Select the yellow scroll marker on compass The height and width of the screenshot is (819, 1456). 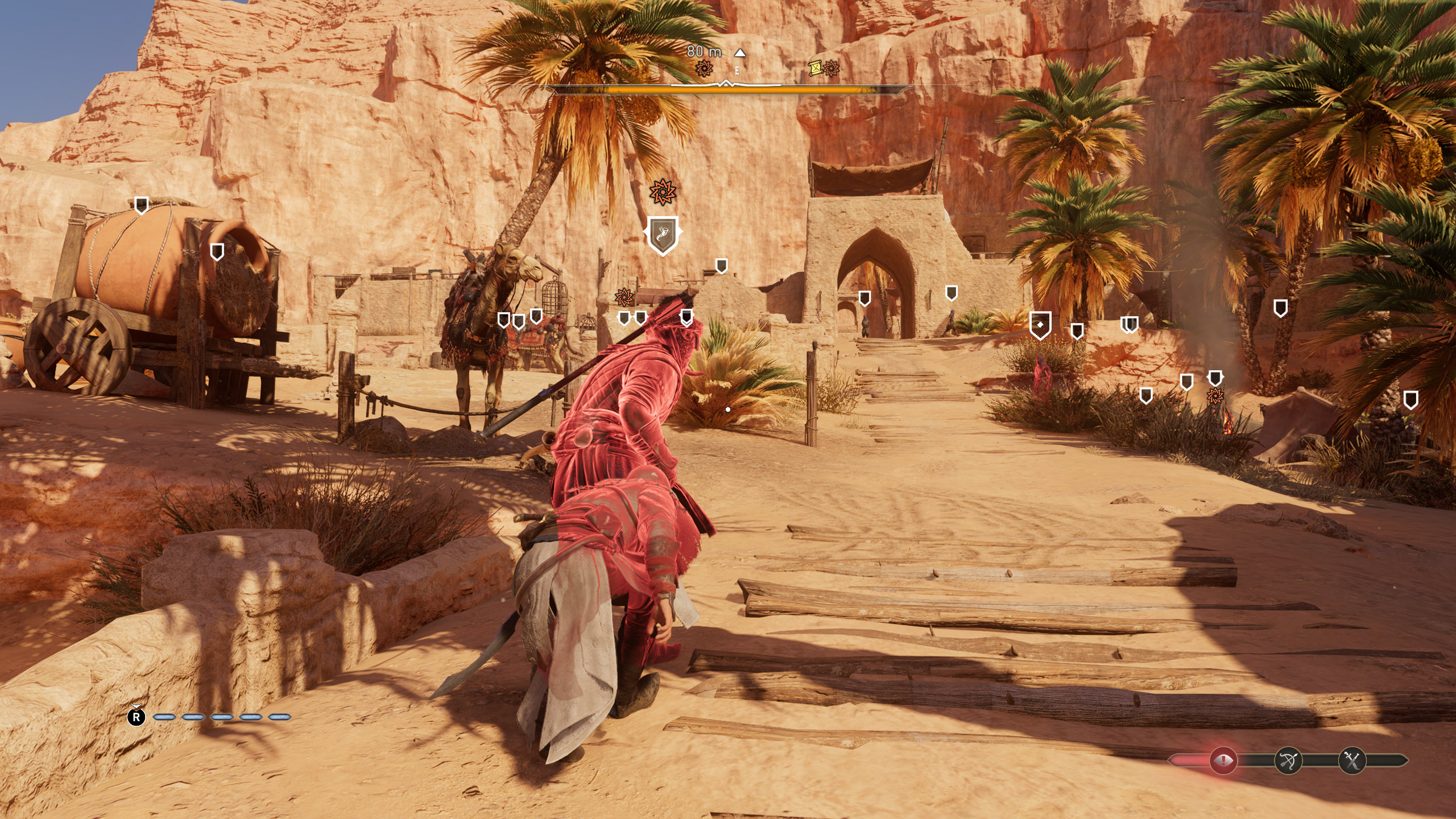(x=816, y=68)
